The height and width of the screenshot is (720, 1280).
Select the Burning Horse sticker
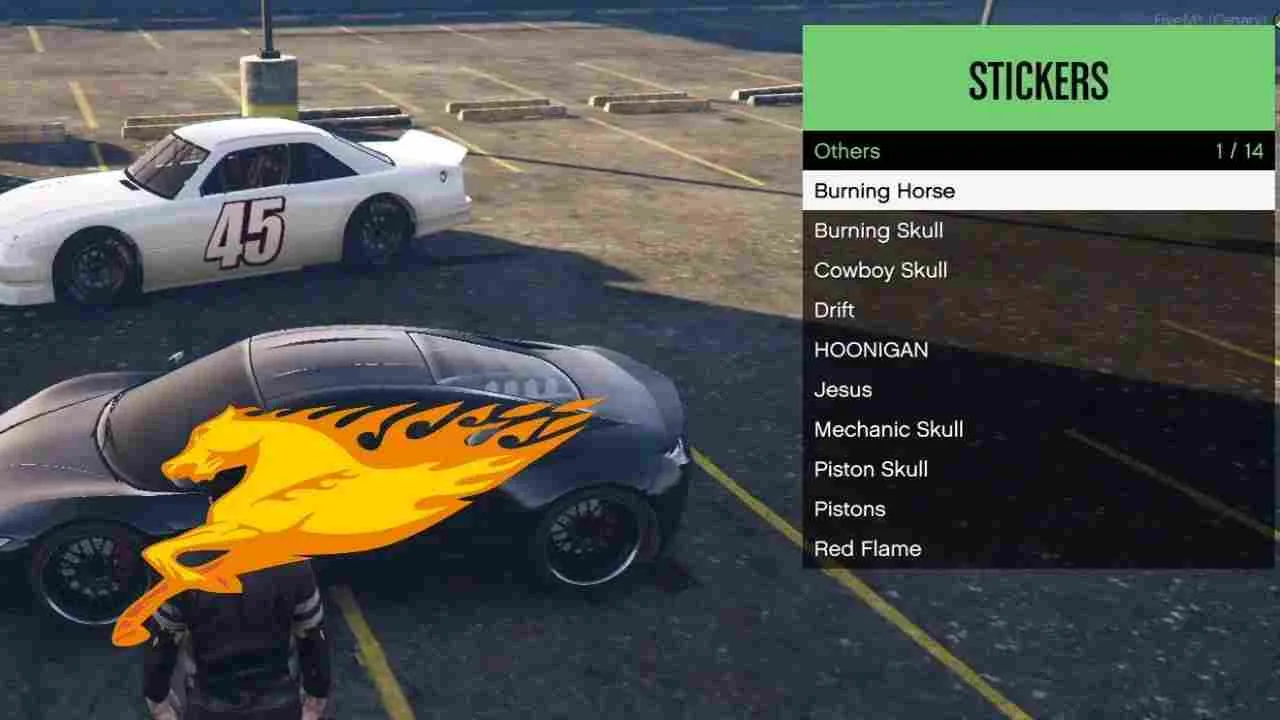[x=886, y=191]
